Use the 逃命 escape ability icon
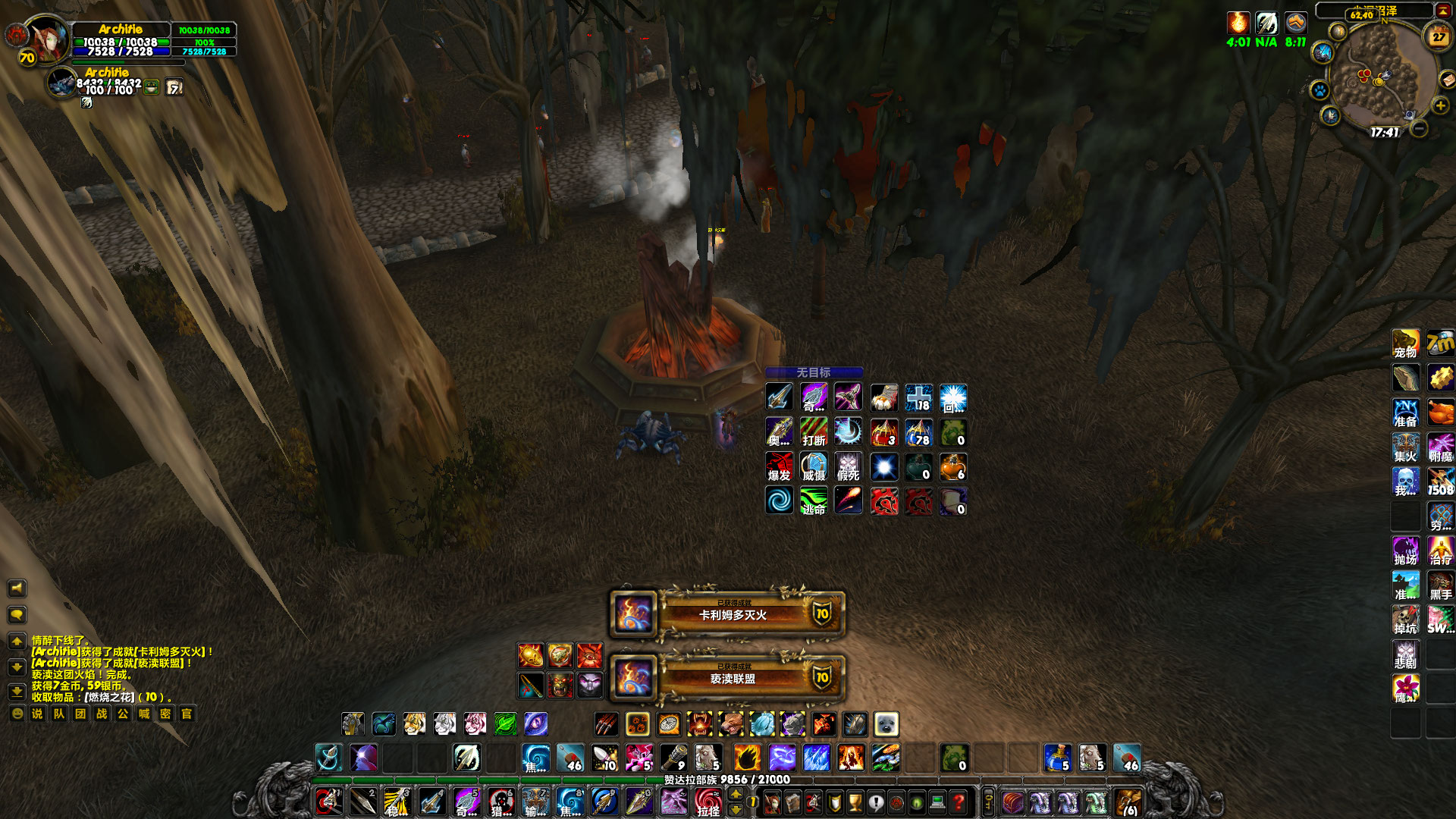This screenshot has height=819, width=1456. (x=814, y=501)
